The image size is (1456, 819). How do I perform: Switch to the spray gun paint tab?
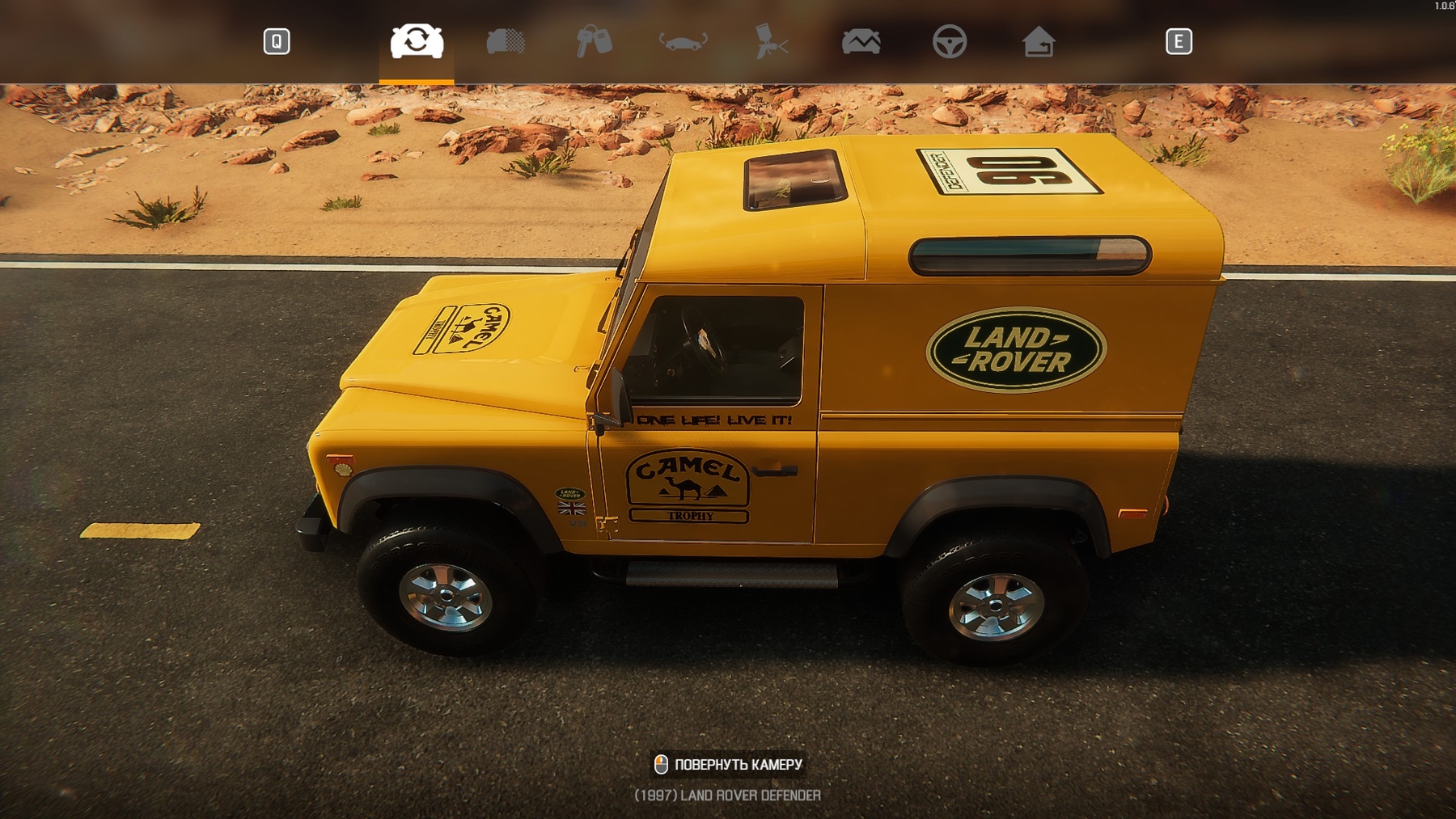772,41
